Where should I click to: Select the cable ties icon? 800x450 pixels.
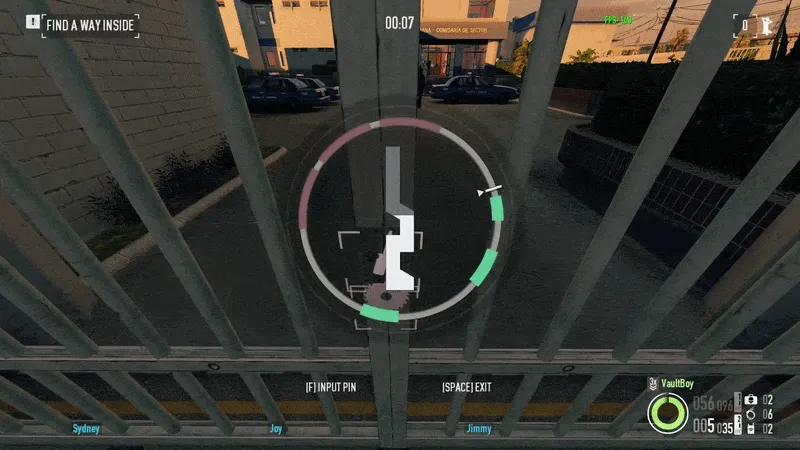[750, 414]
